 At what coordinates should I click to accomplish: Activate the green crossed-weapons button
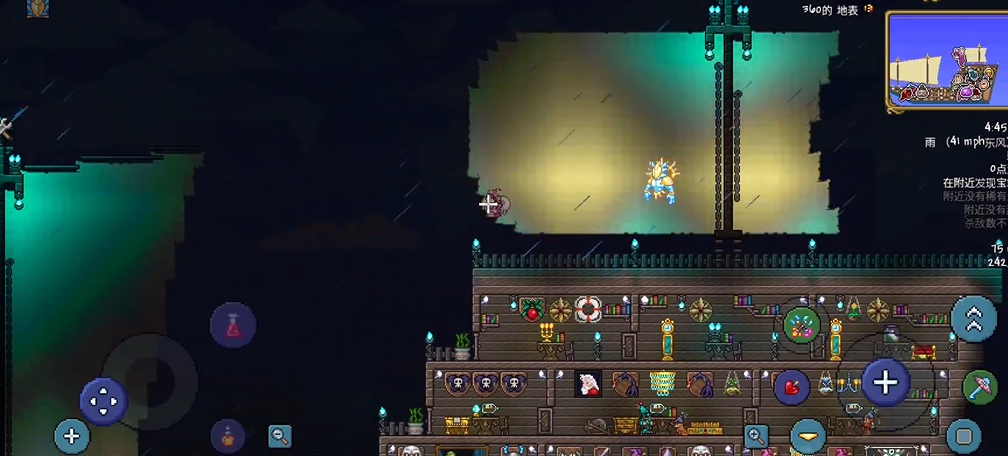click(x=801, y=323)
